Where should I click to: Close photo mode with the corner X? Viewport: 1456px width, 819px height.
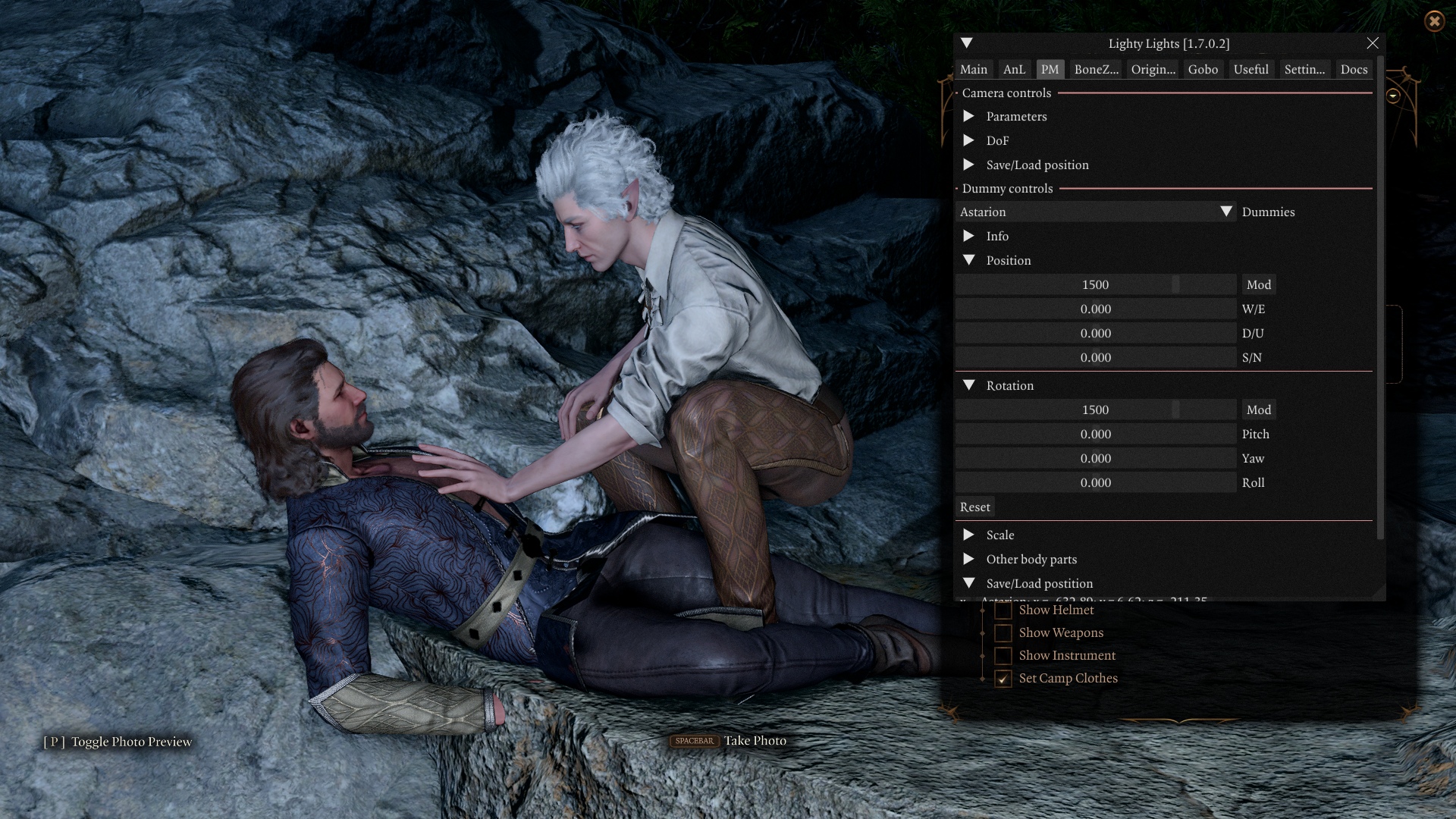1434,21
